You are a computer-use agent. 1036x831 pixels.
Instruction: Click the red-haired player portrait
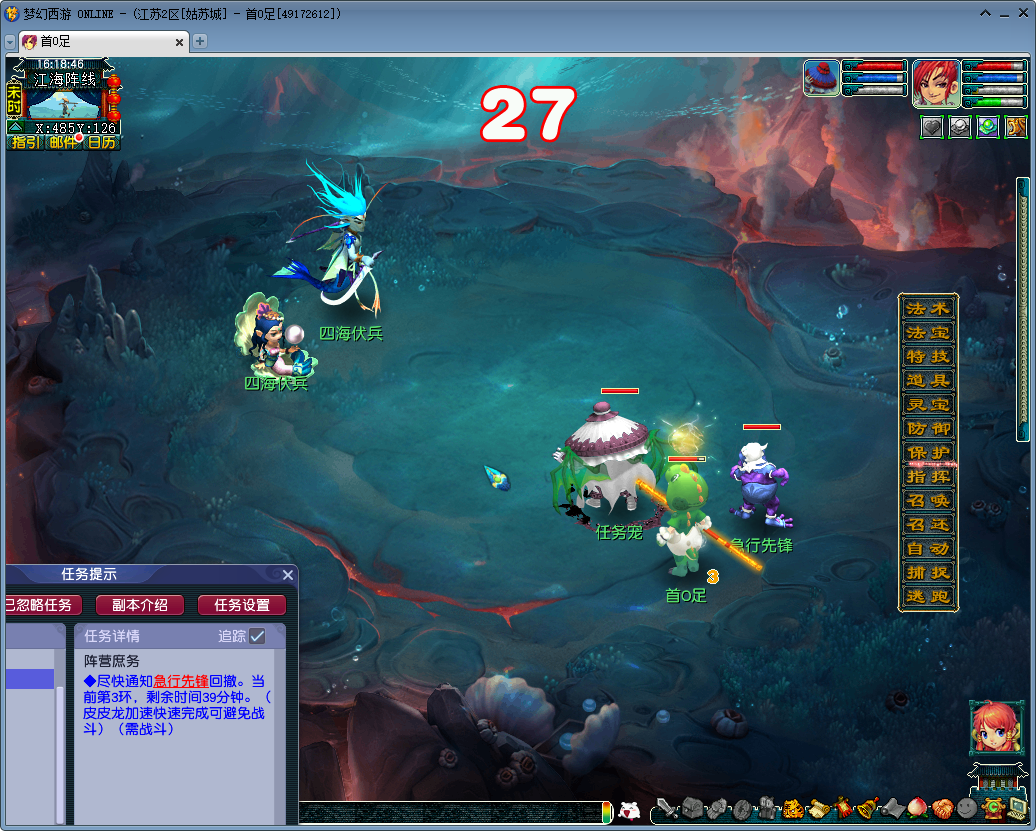pyautogui.click(x=936, y=83)
